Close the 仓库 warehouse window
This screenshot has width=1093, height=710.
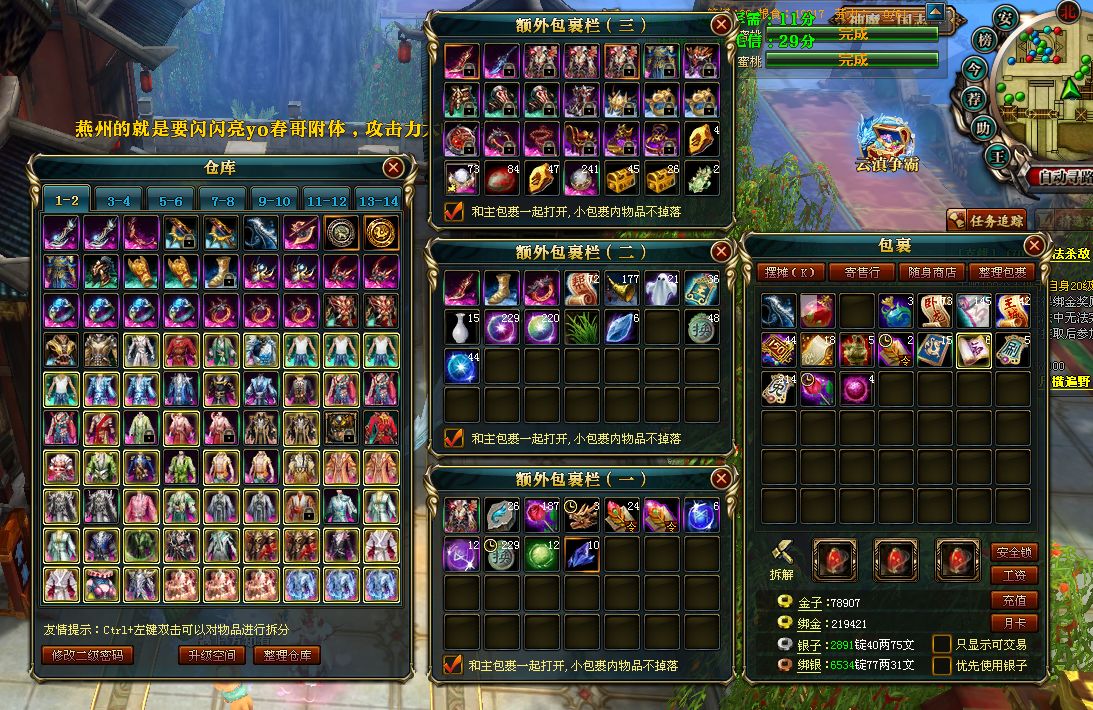(394, 167)
